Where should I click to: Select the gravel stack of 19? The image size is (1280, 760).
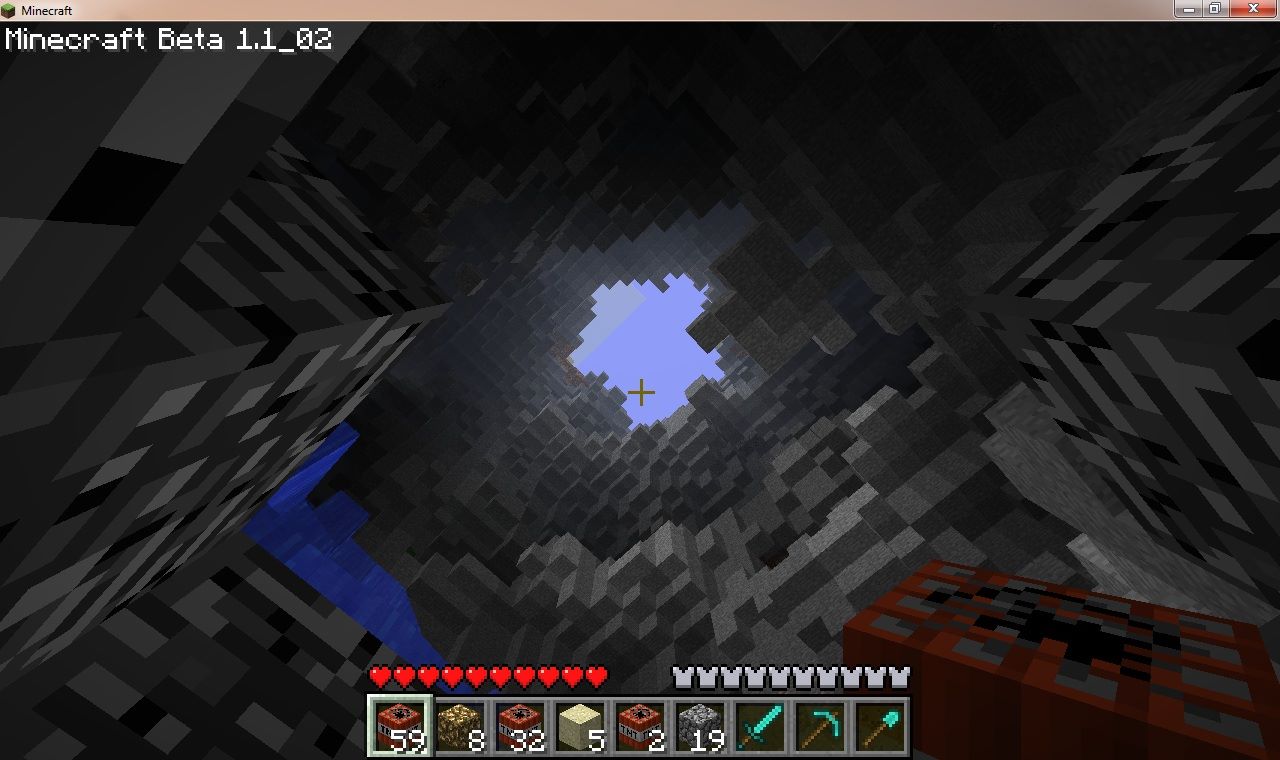699,726
